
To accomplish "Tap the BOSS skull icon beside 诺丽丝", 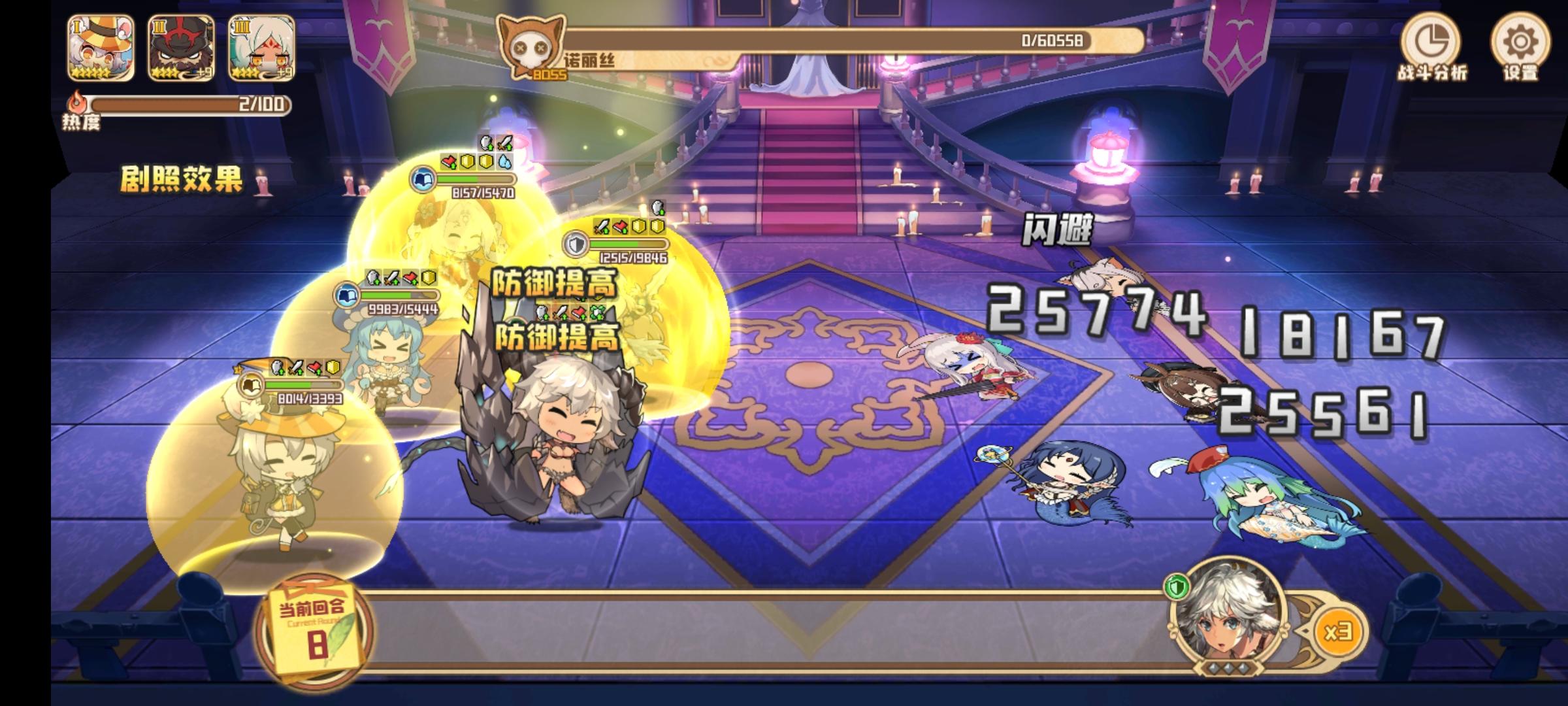I will 532,47.
